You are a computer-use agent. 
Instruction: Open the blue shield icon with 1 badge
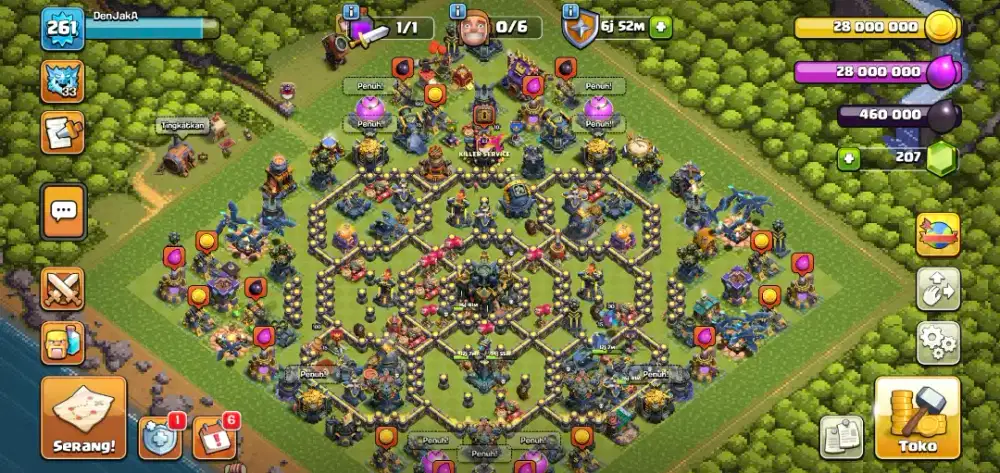coord(160,437)
